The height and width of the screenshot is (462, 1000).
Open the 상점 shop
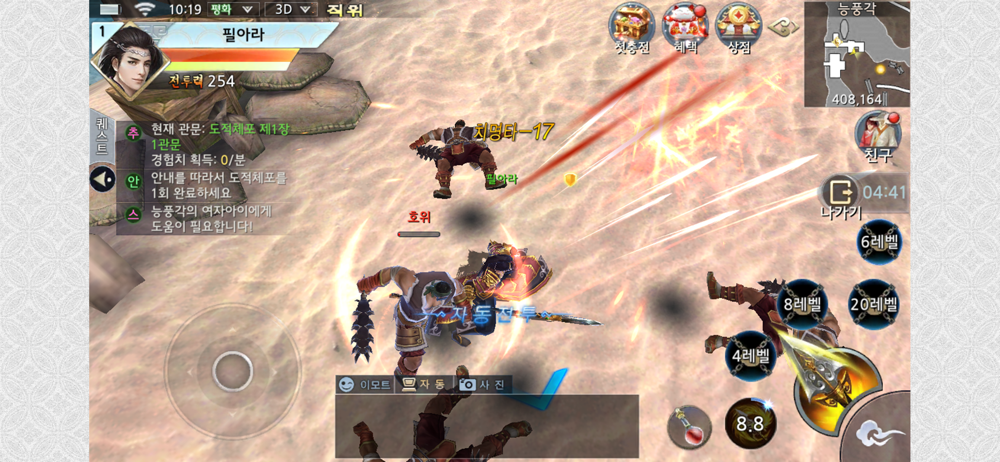point(739,24)
